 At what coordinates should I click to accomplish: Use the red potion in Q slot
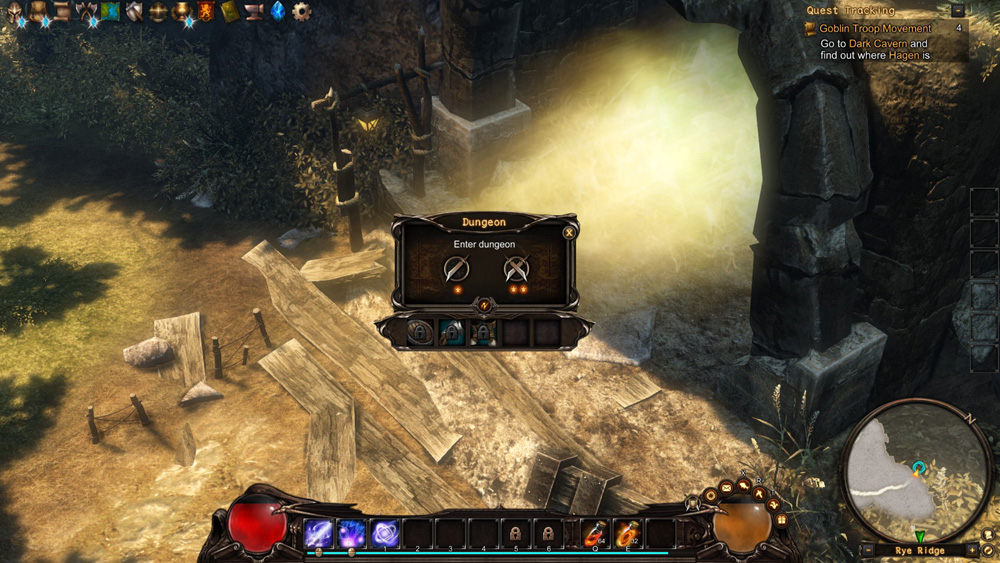pyautogui.click(x=596, y=533)
